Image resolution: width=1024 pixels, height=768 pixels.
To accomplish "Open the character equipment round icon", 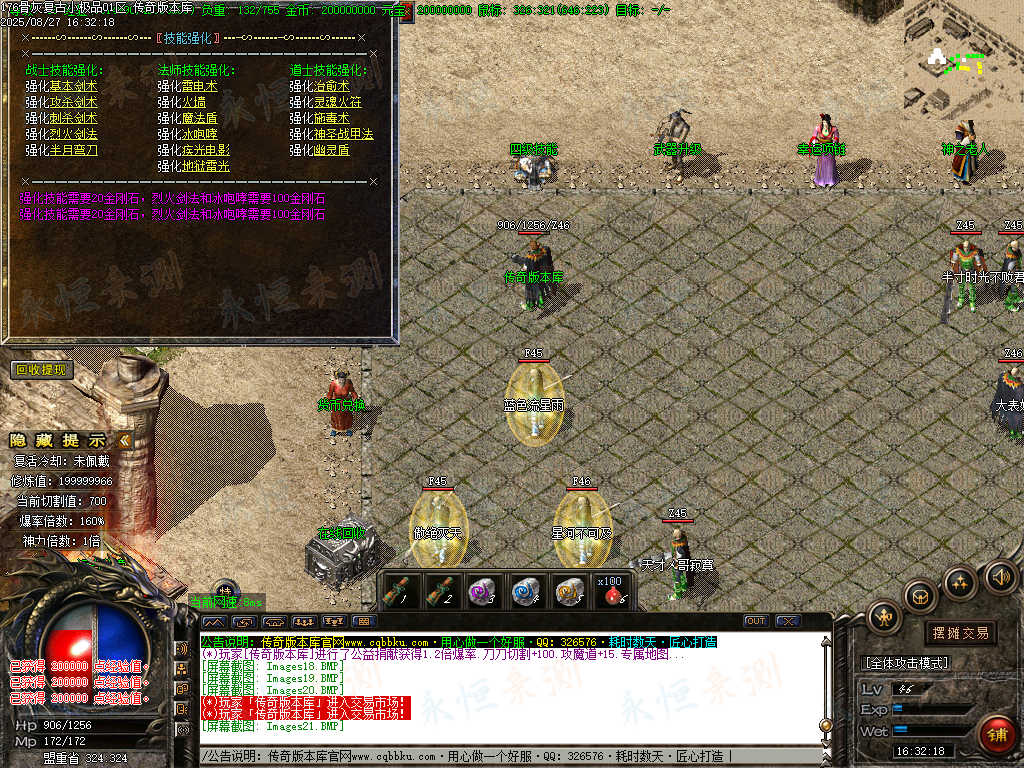I will click(x=885, y=616).
